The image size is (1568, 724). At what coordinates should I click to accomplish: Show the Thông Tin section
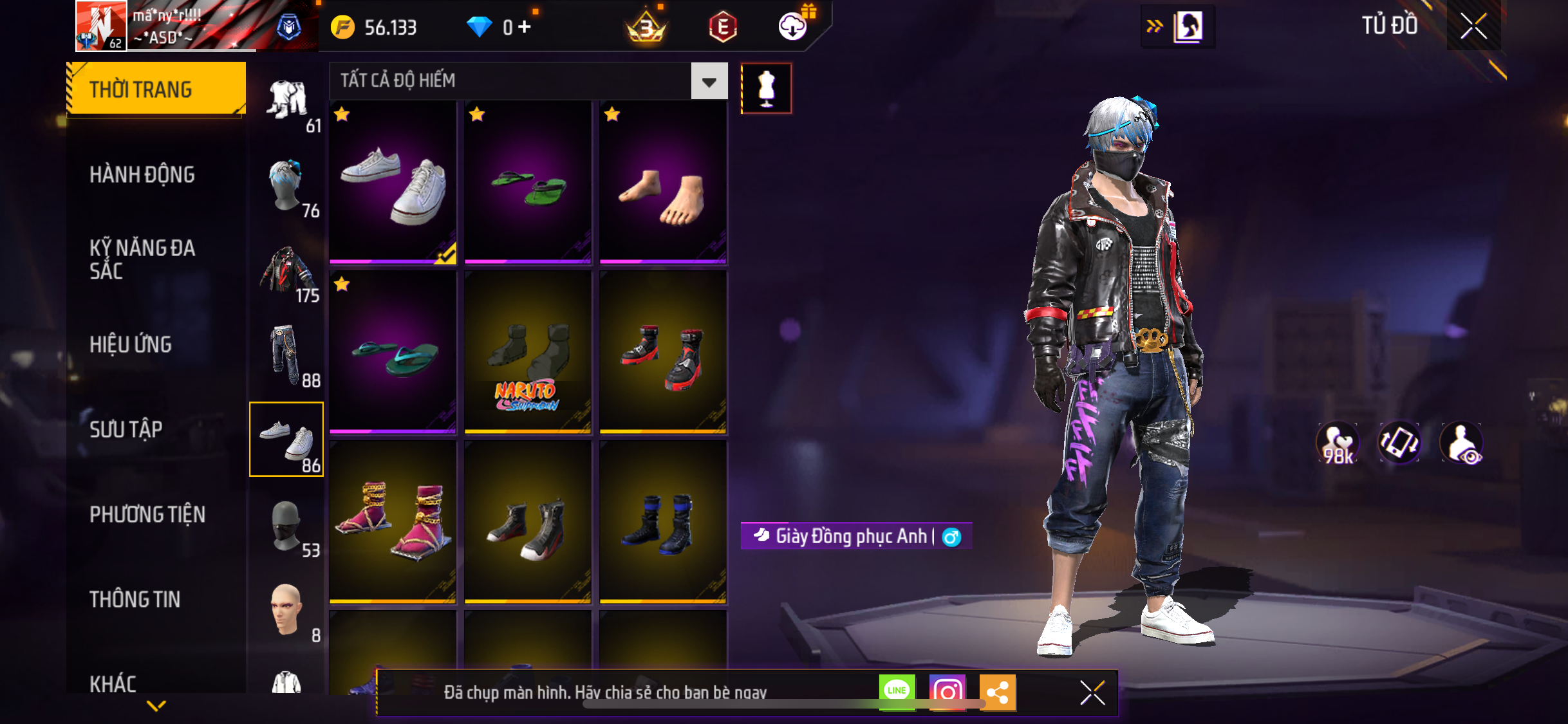point(135,599)
